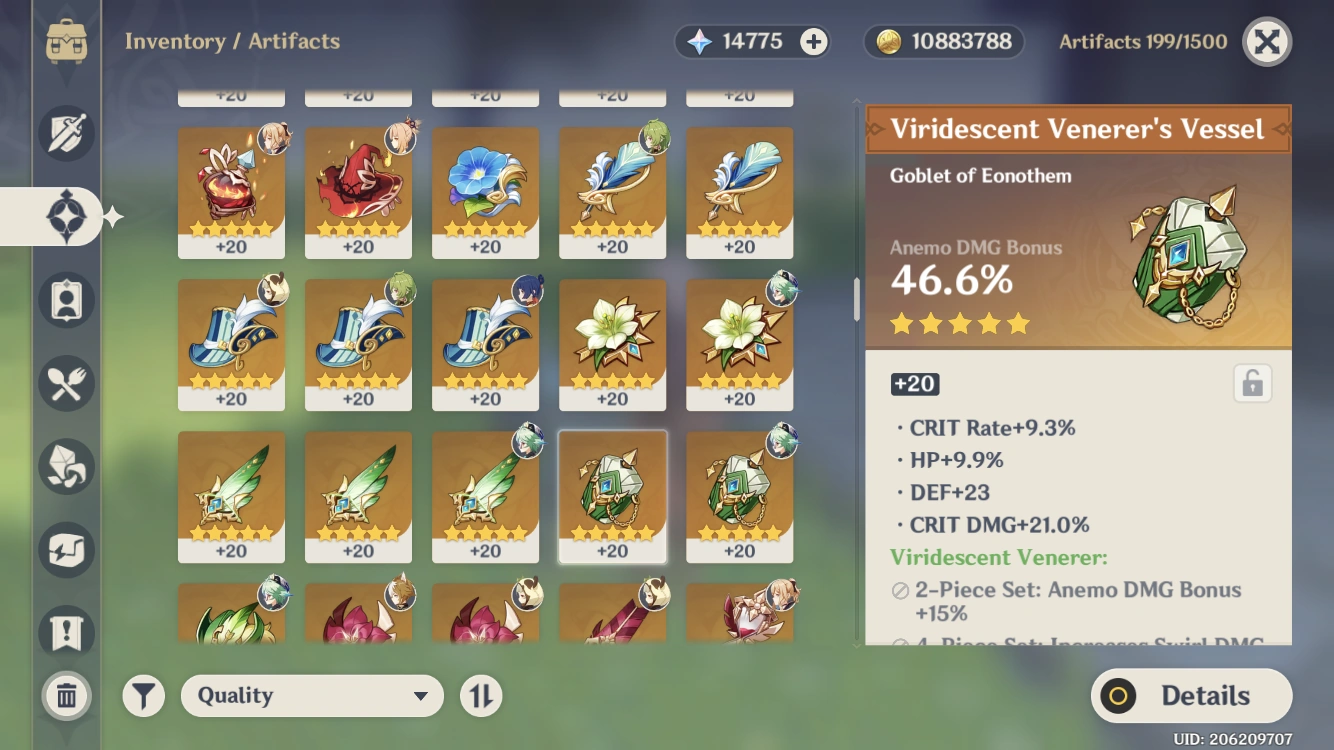Close the inventory screen

[1266, 41]
